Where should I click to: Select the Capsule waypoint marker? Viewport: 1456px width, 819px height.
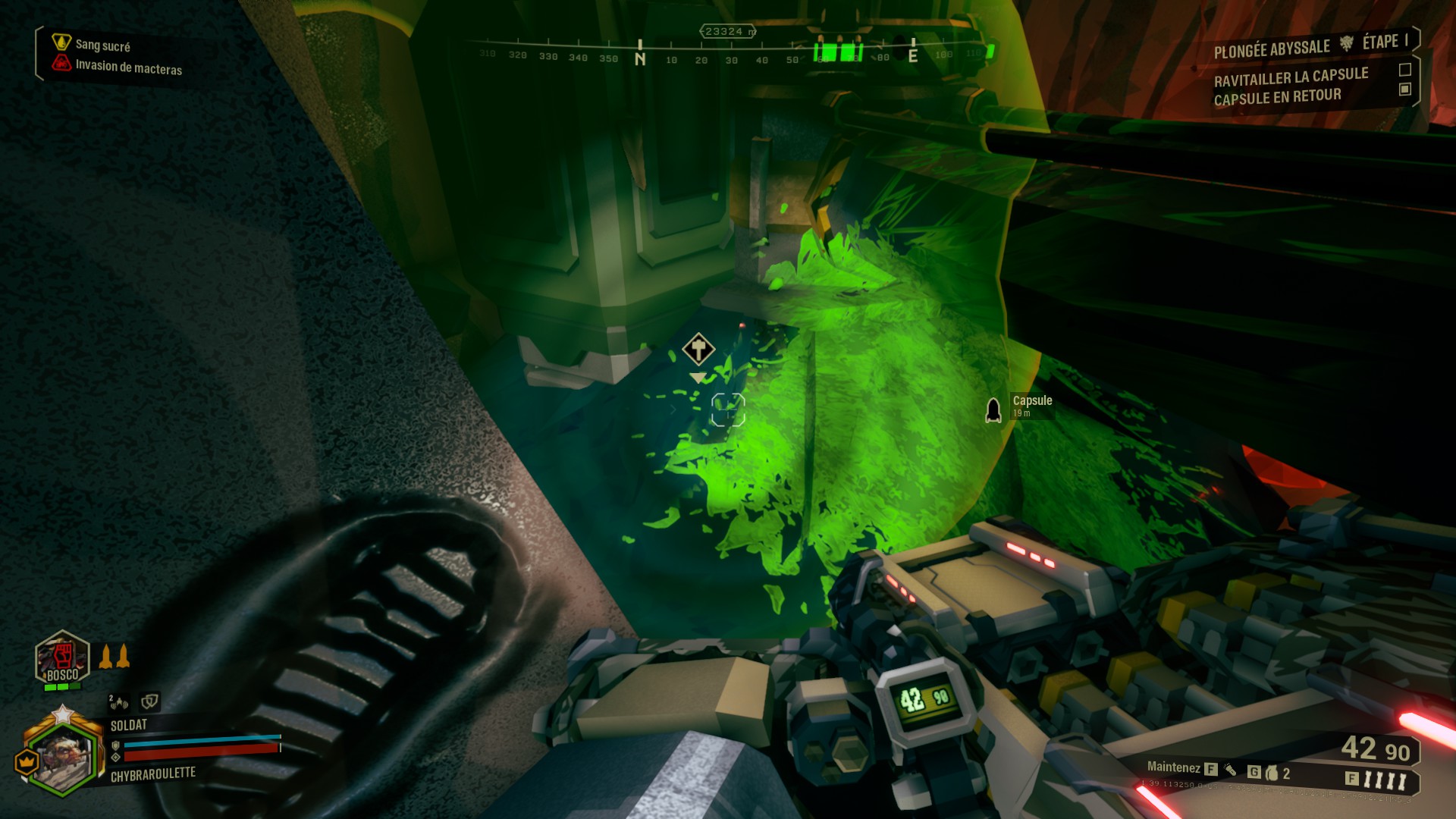[993, 410]
